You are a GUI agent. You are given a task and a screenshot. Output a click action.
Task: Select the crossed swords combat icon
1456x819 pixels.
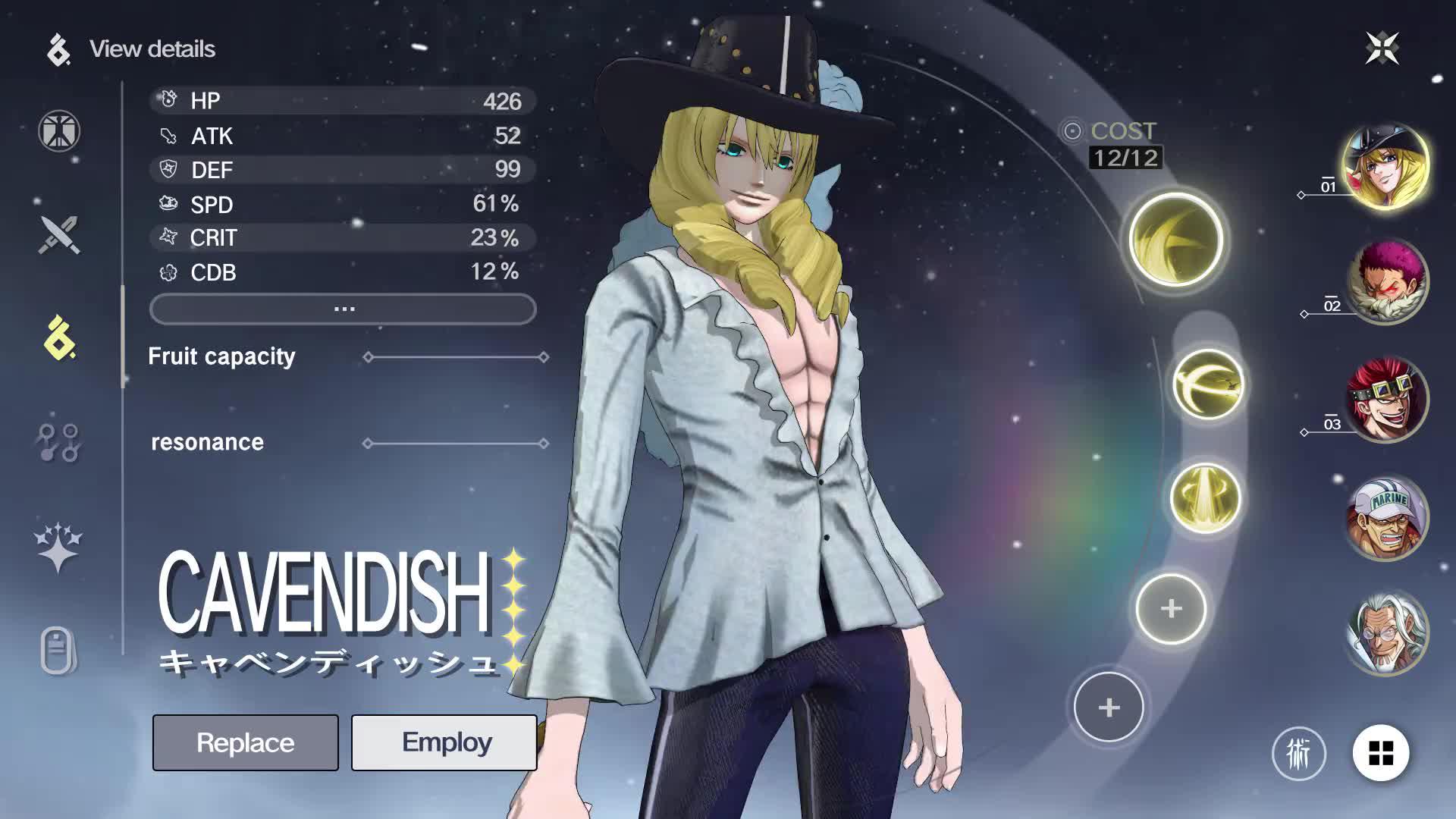tap(59, 235)
